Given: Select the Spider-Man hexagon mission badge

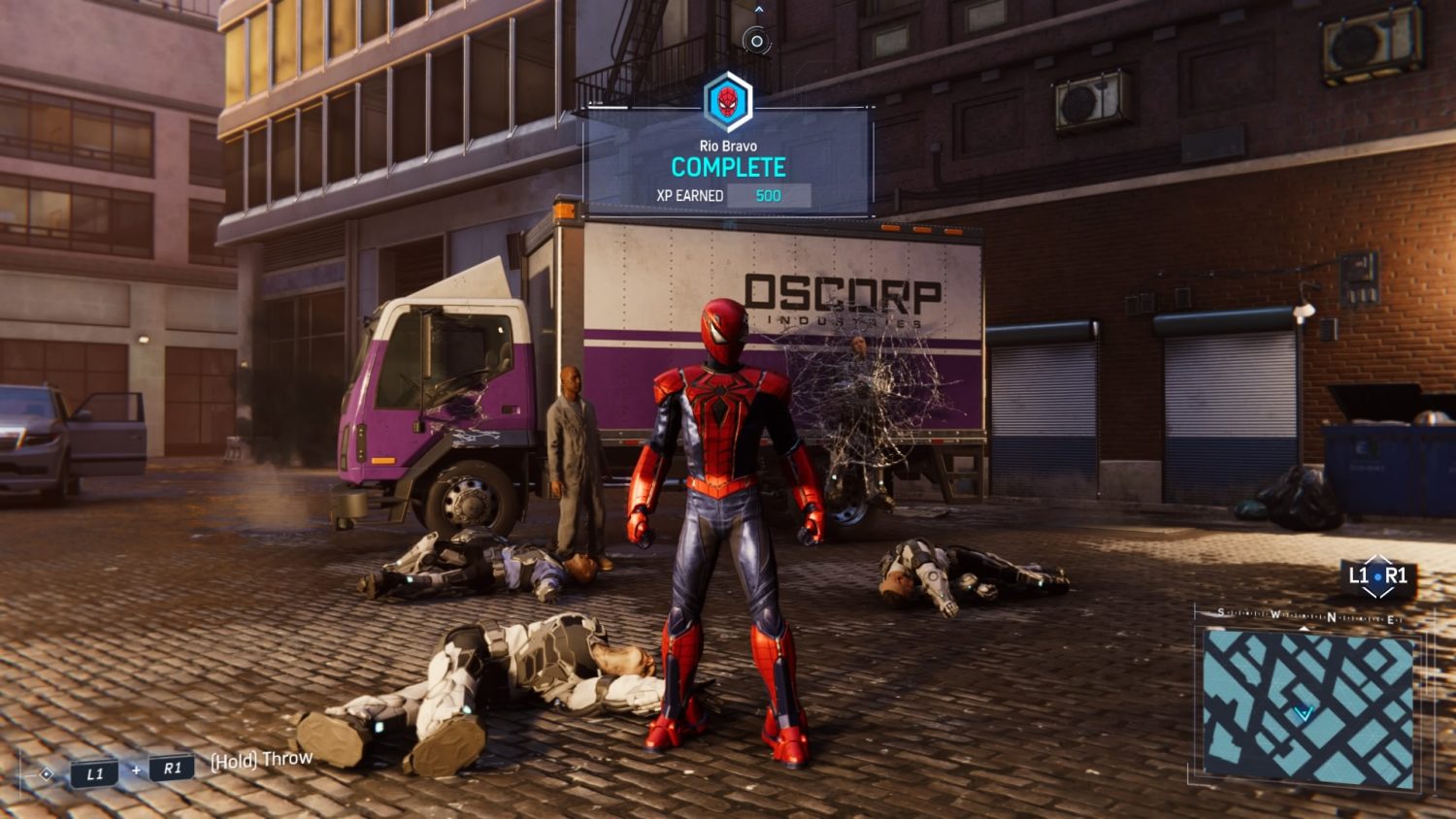Looking at the screenshot, I should click(x=727, y=101).
